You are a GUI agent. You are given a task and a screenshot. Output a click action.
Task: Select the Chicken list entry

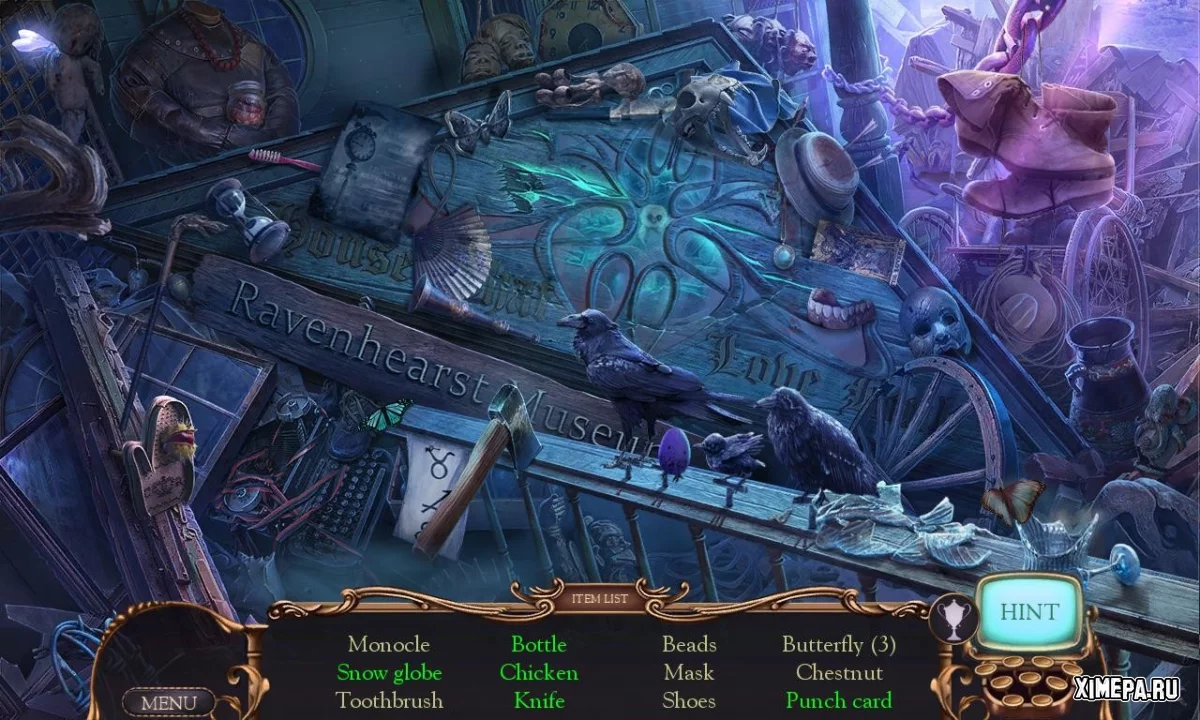coord(539,672)
